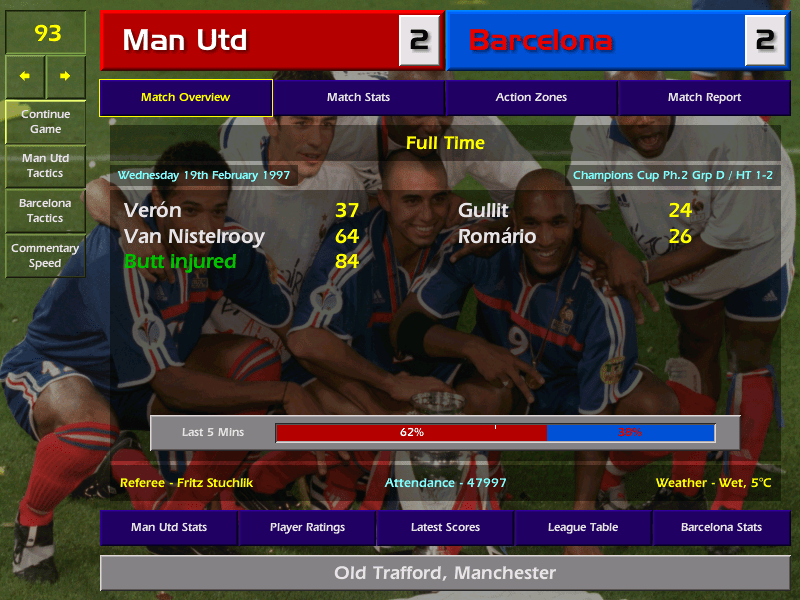Open the League Table
800x600 pixels.
click(583, 527)
